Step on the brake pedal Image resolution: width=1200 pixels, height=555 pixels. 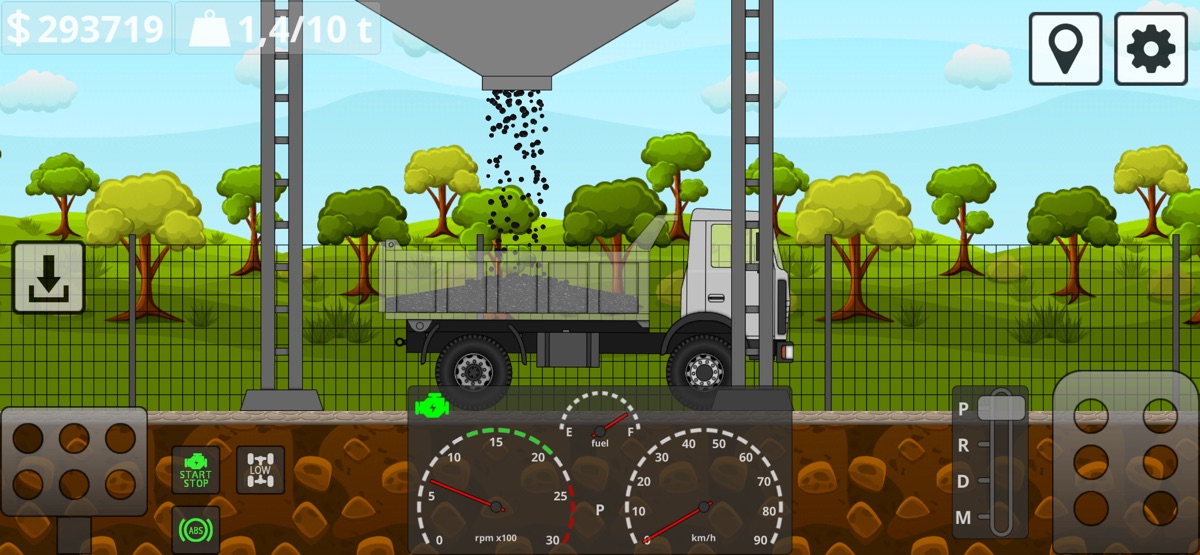pos(74,461)
